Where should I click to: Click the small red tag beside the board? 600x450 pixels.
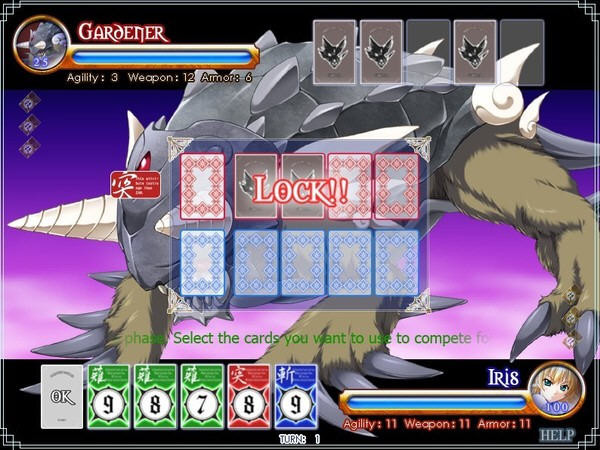click(x=123, y=185)
